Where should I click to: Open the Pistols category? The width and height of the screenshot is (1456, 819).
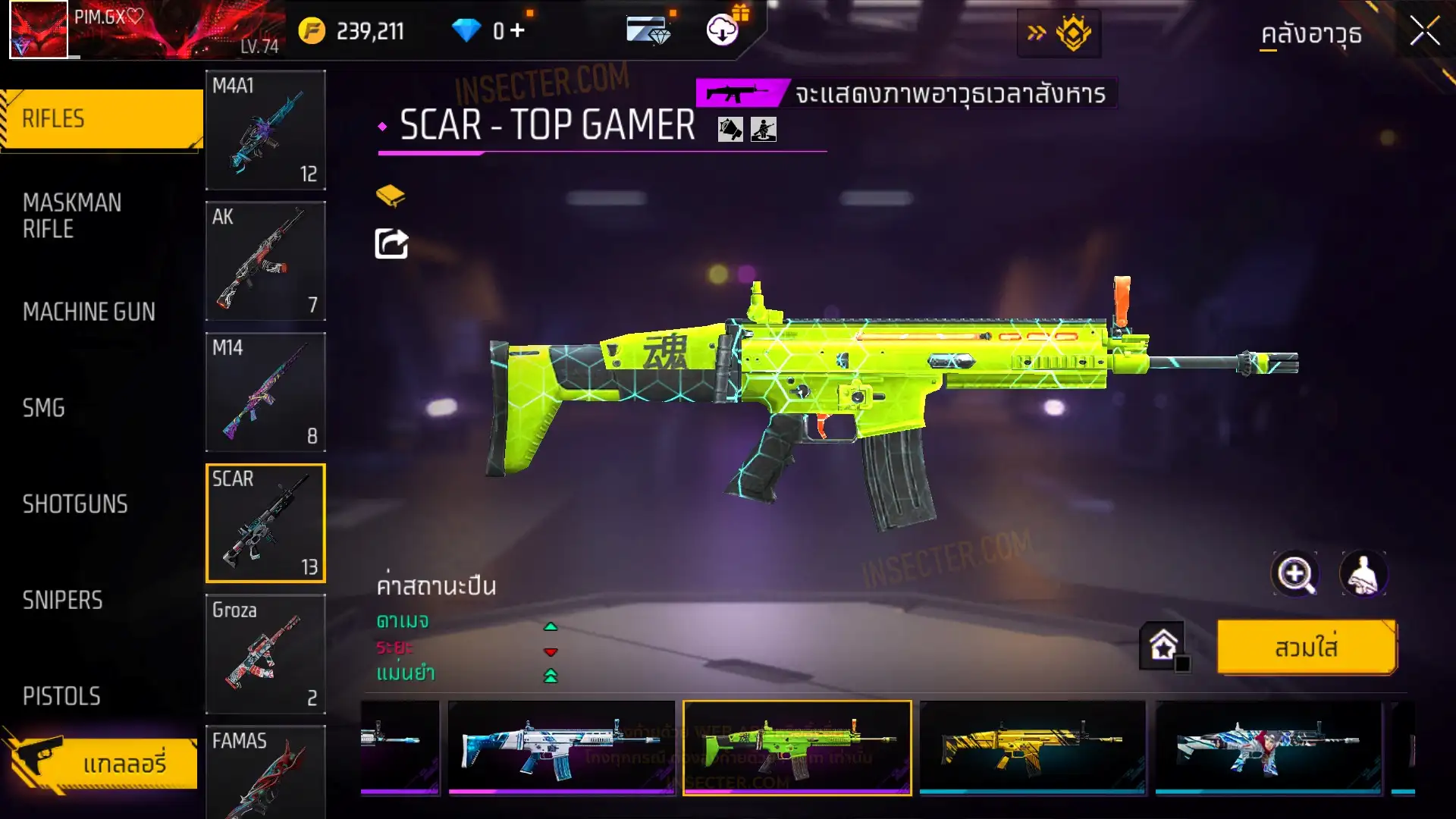[61, 696]
